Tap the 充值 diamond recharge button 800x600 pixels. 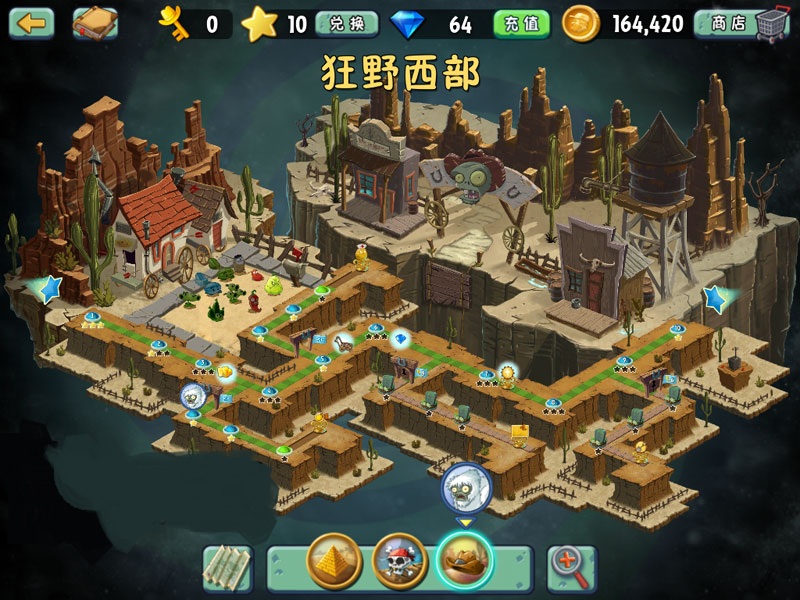click(522, 24)
